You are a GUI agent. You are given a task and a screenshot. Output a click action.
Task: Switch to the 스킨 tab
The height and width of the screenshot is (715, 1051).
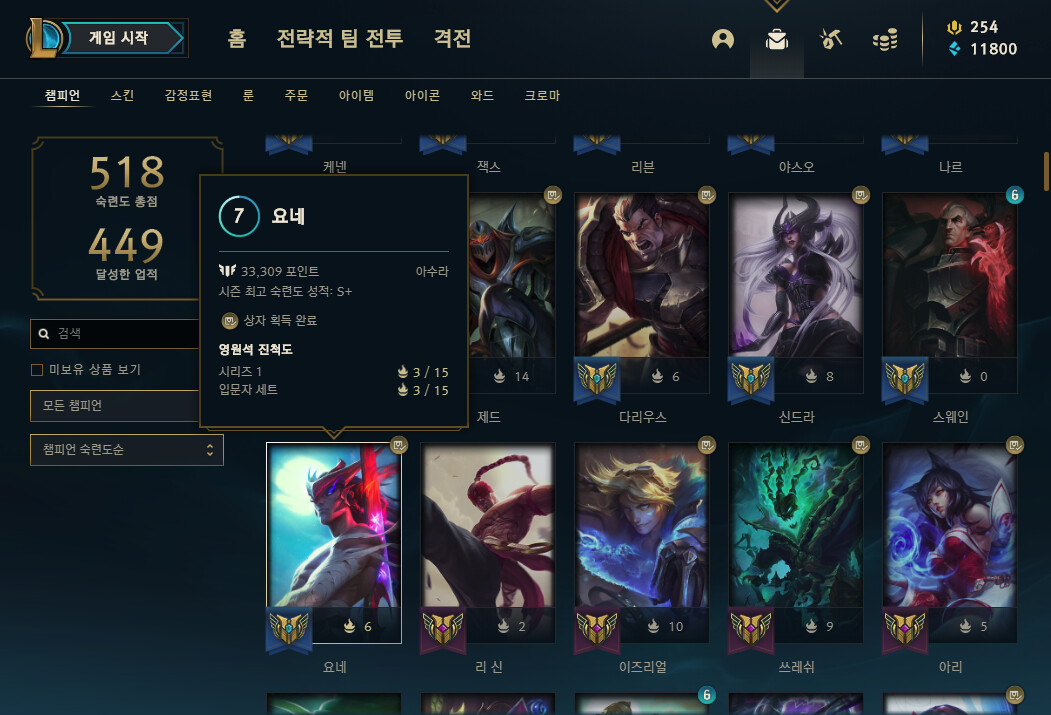click(x=122, y=96)
